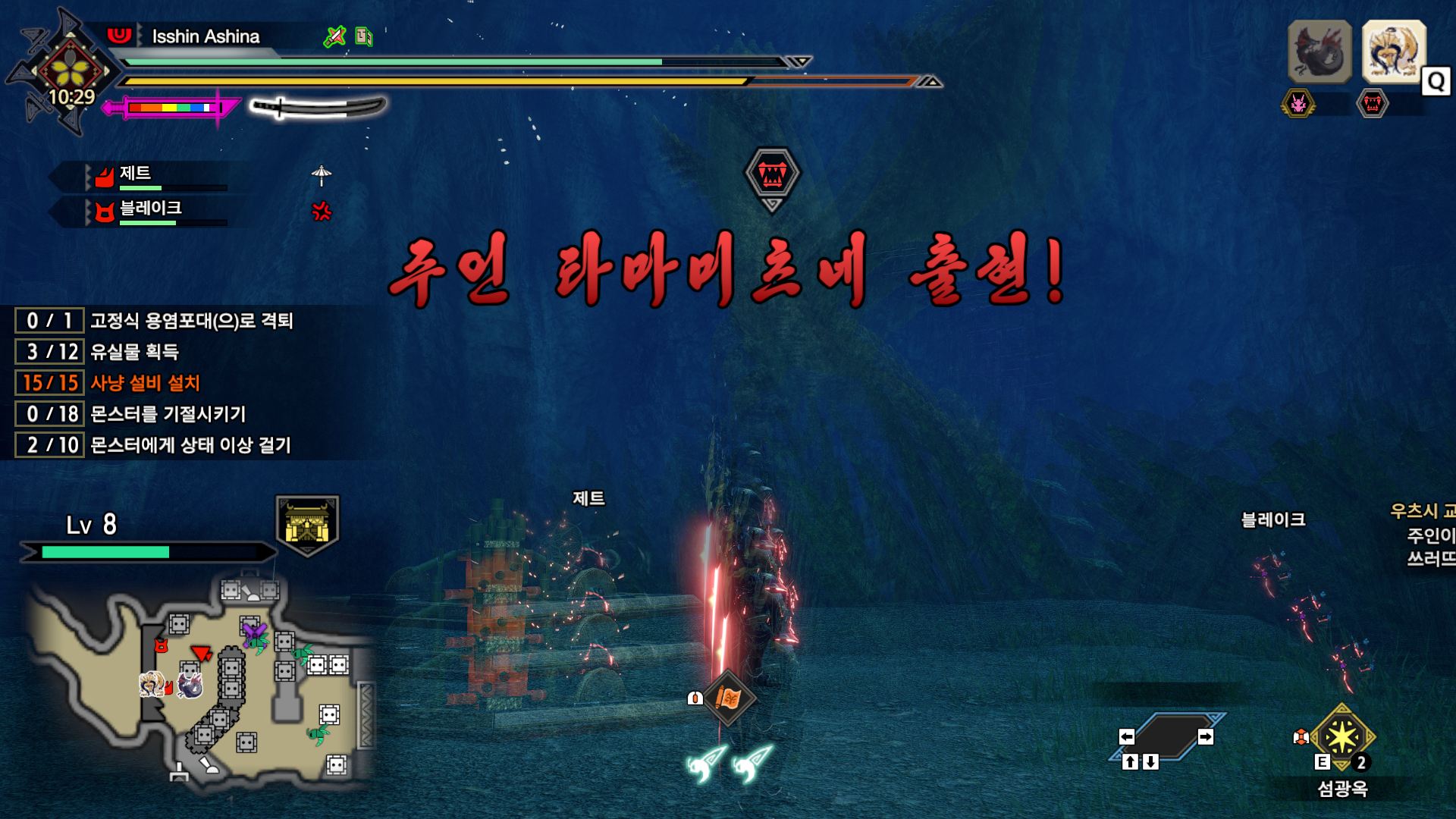Click the red fang rampage emblem

tap(1375, 104)
